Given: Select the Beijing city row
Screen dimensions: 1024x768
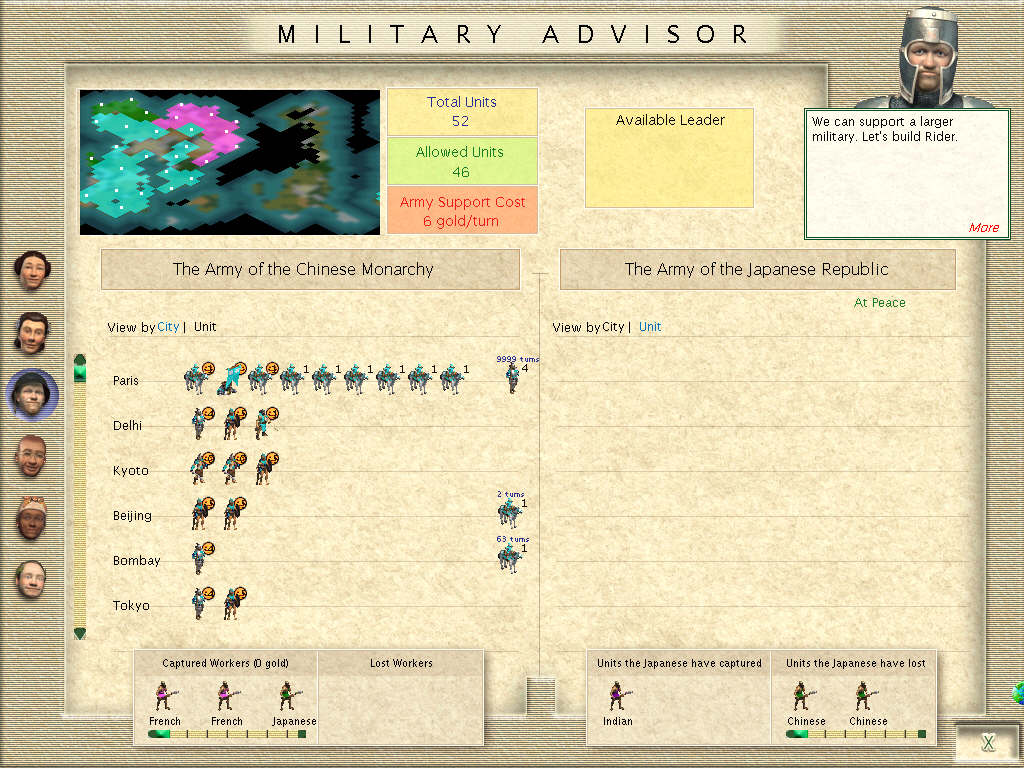Looking at the screenshot, I should coord(132,516).
